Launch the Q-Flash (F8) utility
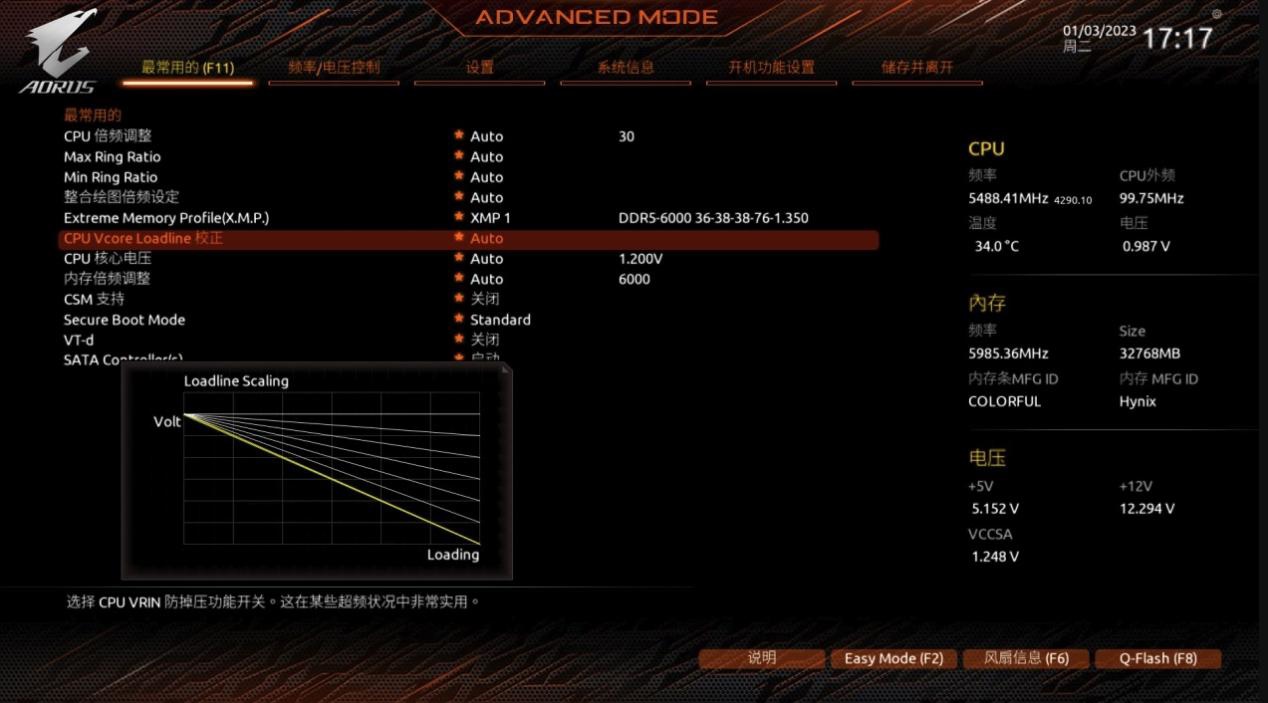Image resolution: width=1268 pixels, height=703 pixels. tap(1158, 658)
